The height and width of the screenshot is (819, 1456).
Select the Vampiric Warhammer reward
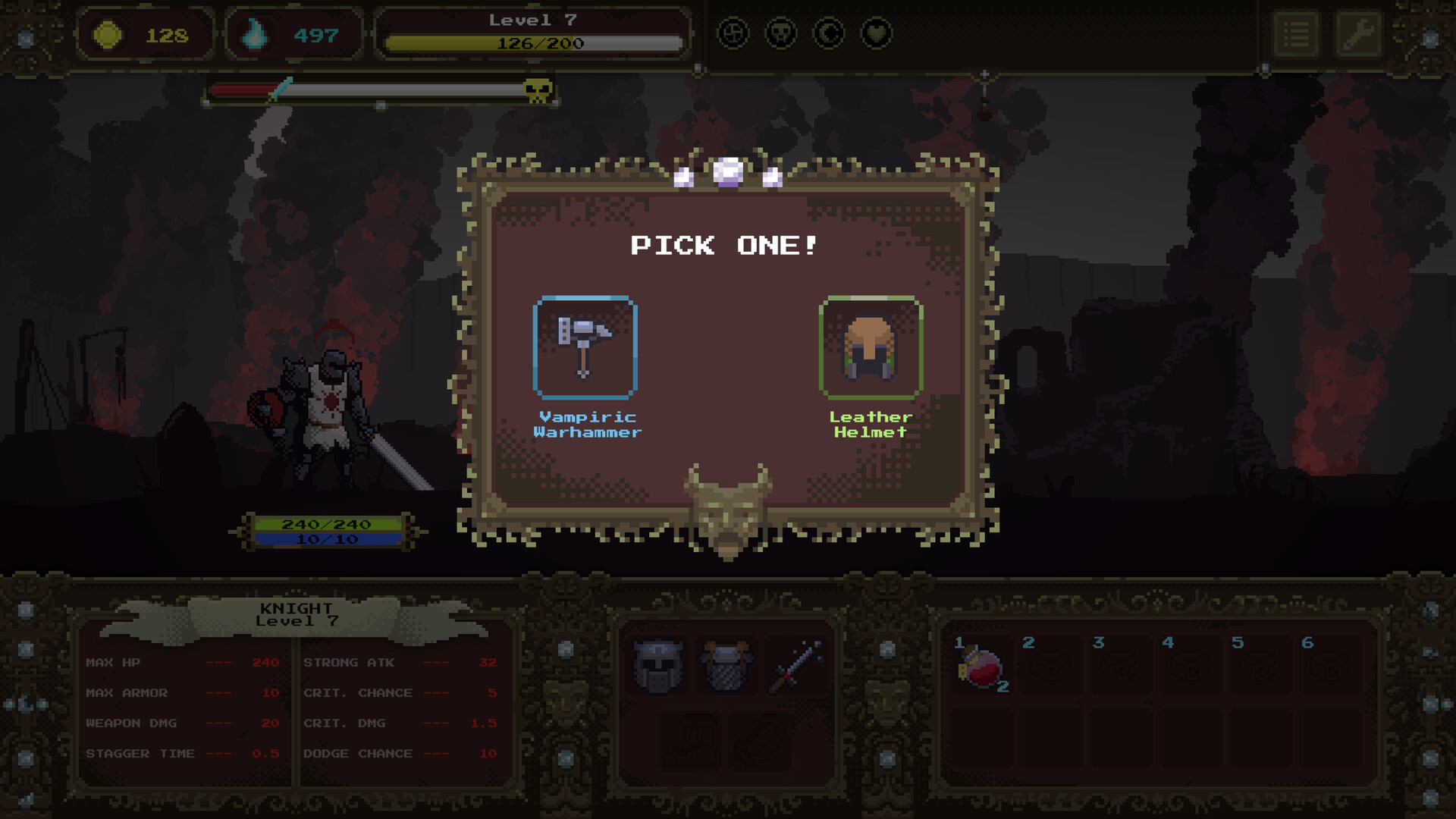[585, 347]
